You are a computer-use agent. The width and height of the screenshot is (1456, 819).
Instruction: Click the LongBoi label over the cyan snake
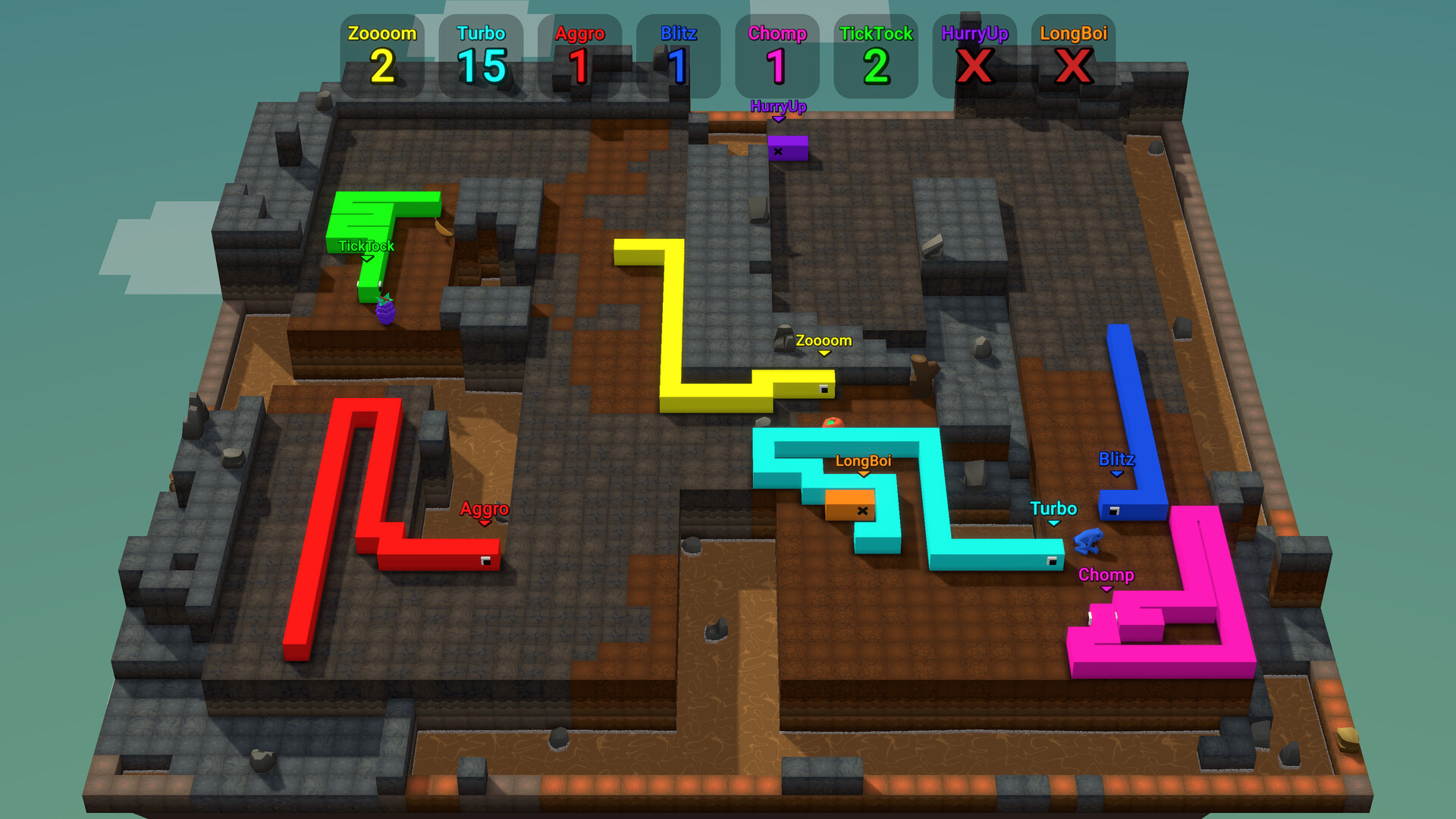(x=864, y=460)
